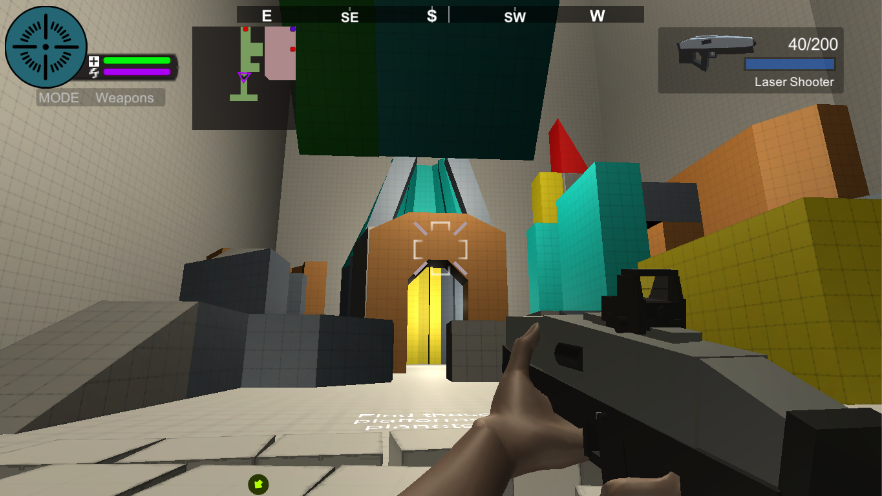Open the minimap
882x496 pixels.
click(x=244, y=78)
